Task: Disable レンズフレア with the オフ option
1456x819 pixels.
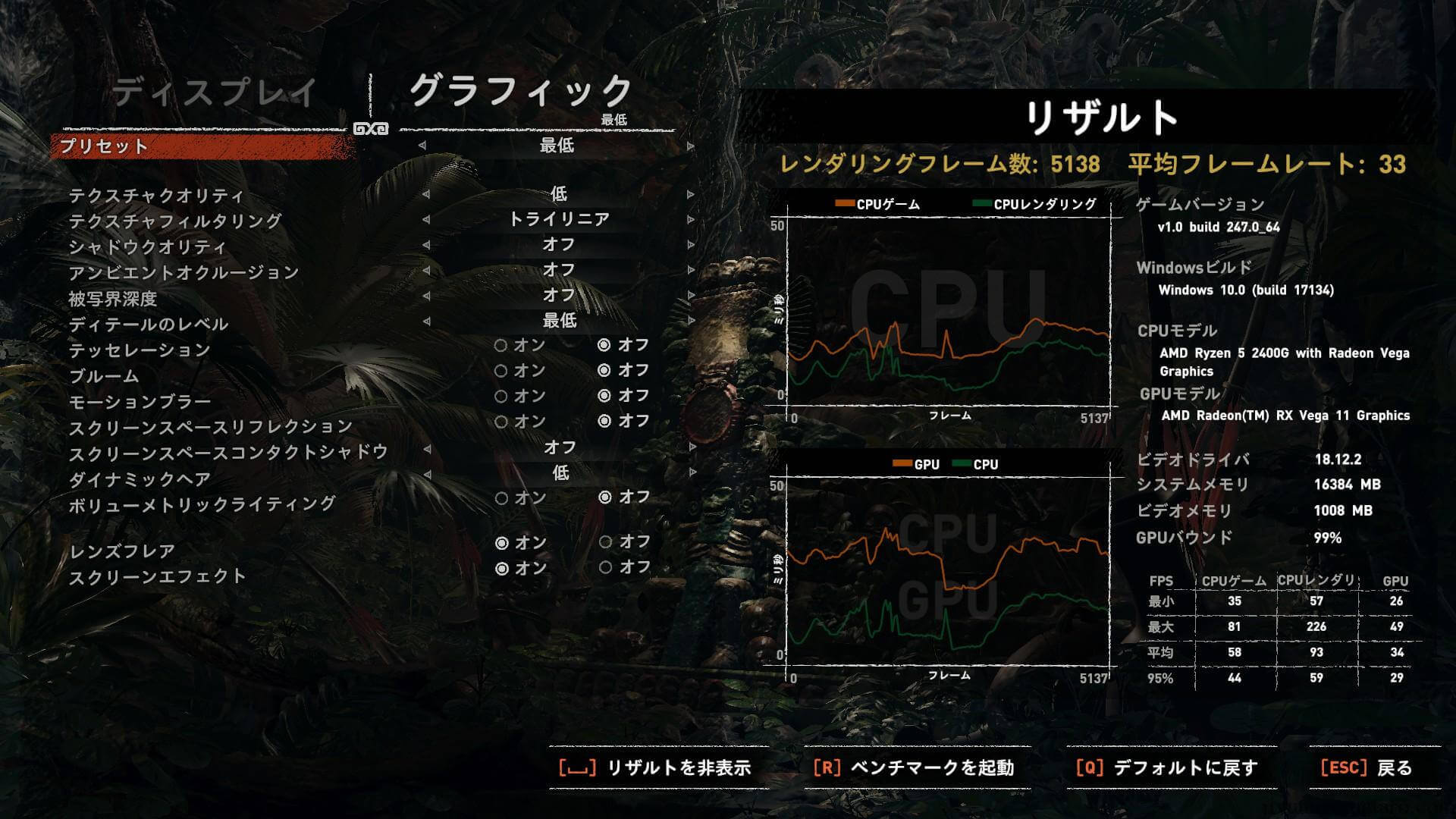Action: 605,542
